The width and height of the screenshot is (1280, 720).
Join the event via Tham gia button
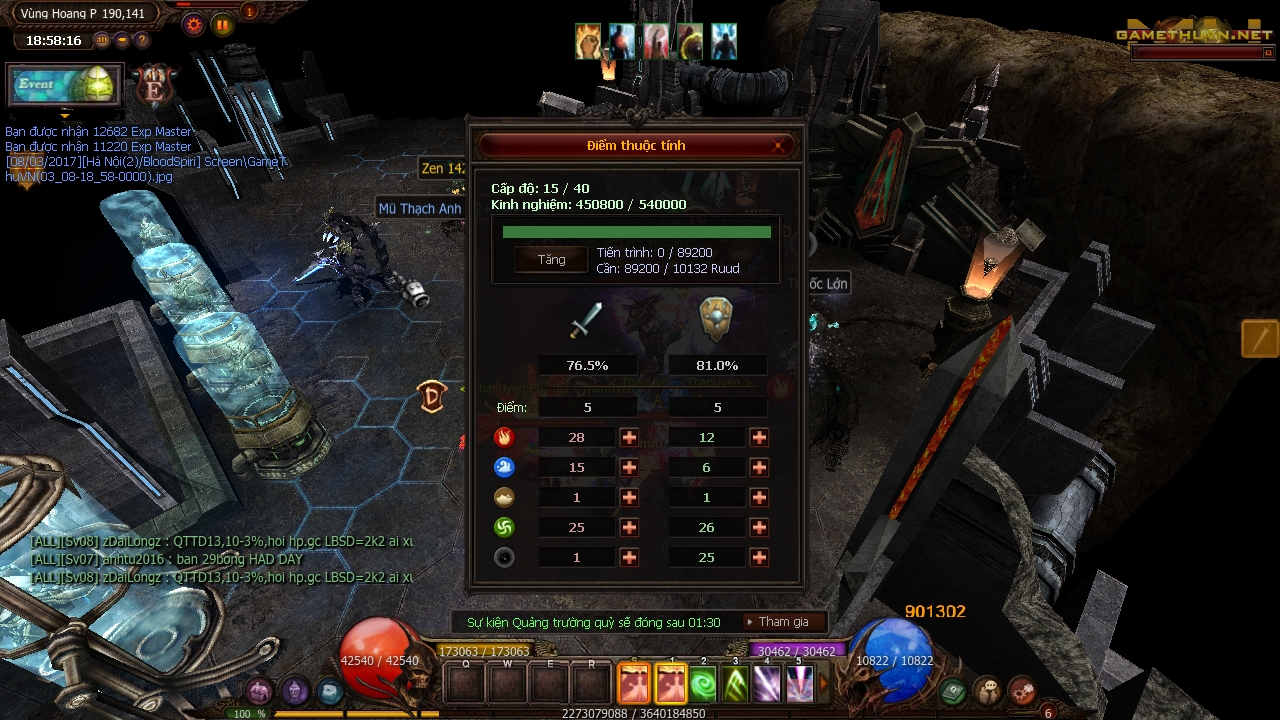pos(785,621)
